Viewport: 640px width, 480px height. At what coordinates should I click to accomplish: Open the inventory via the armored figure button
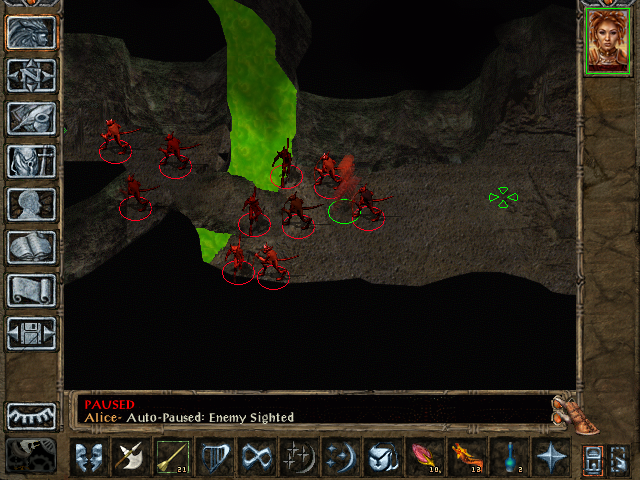click(31, 161)
